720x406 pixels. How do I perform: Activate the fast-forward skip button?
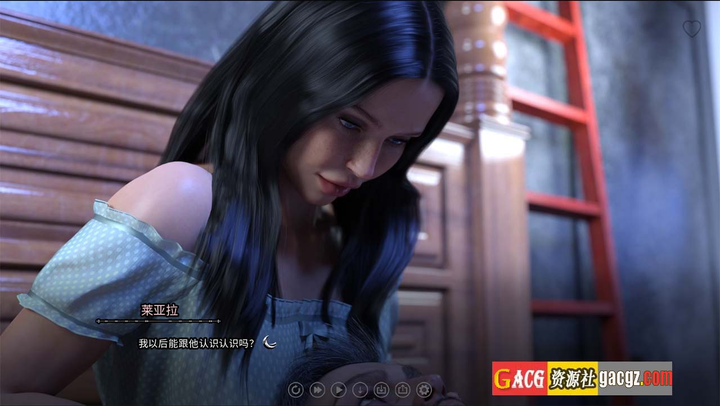[x=317, y=389]
